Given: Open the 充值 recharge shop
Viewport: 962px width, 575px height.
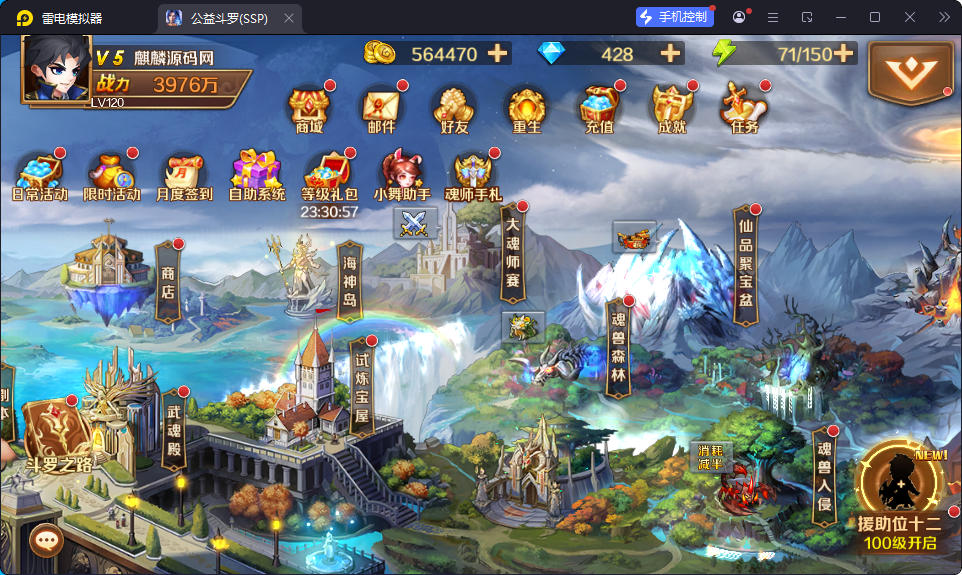Looking at the screenshot, I should 599,109.
